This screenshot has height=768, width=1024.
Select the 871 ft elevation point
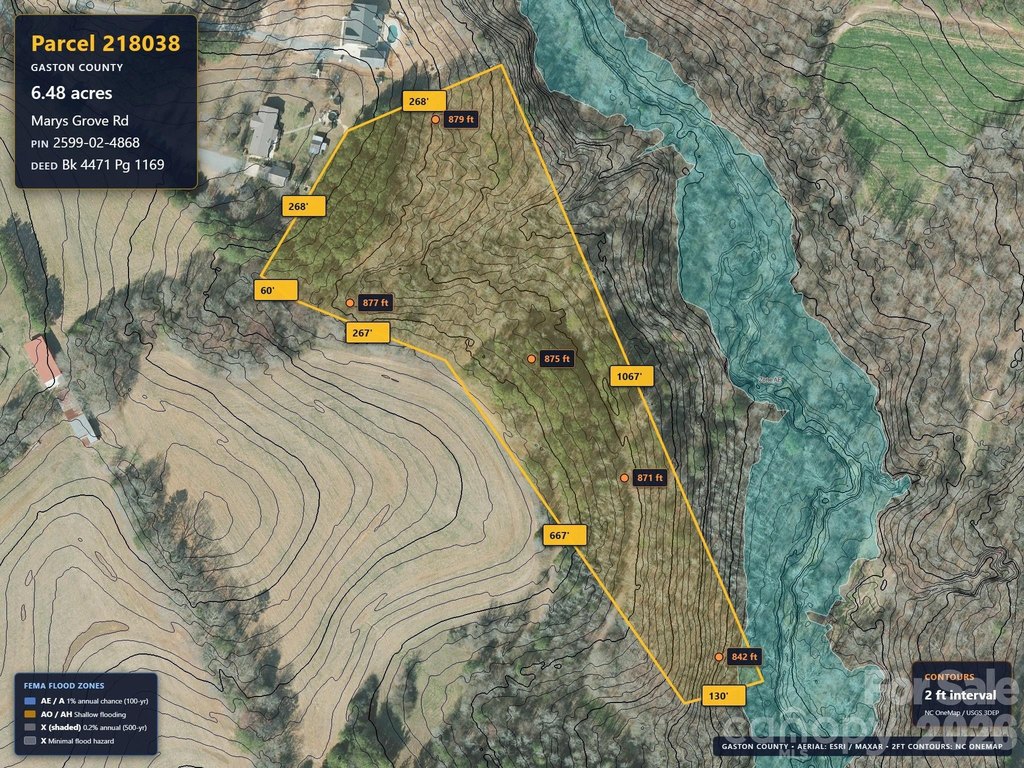pyautogui.click(x=625, y=478)
